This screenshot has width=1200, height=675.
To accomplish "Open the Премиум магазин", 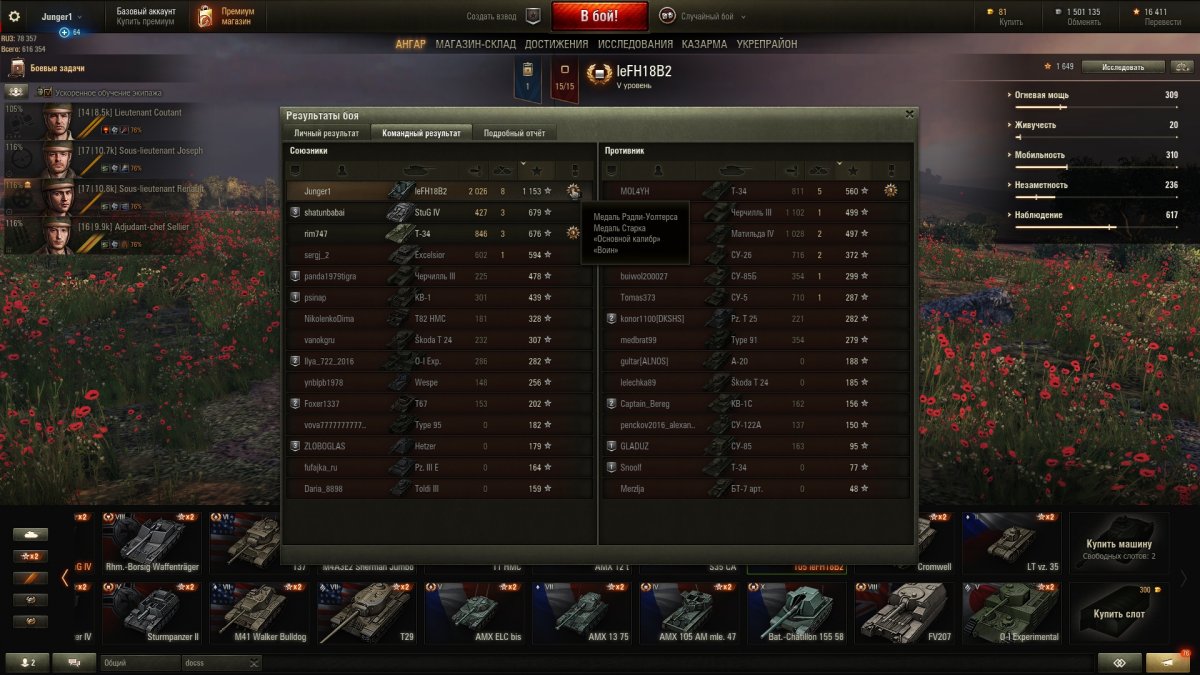I will (x=226, y=16).
